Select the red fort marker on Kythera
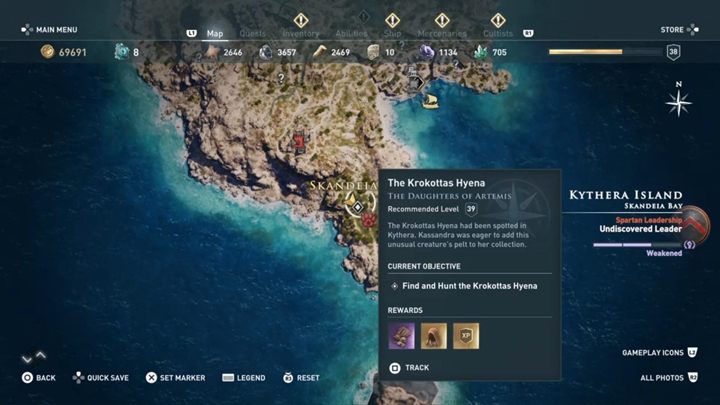Image resolution: width=720 pixels, height=405 pixels. pos(298,142)
